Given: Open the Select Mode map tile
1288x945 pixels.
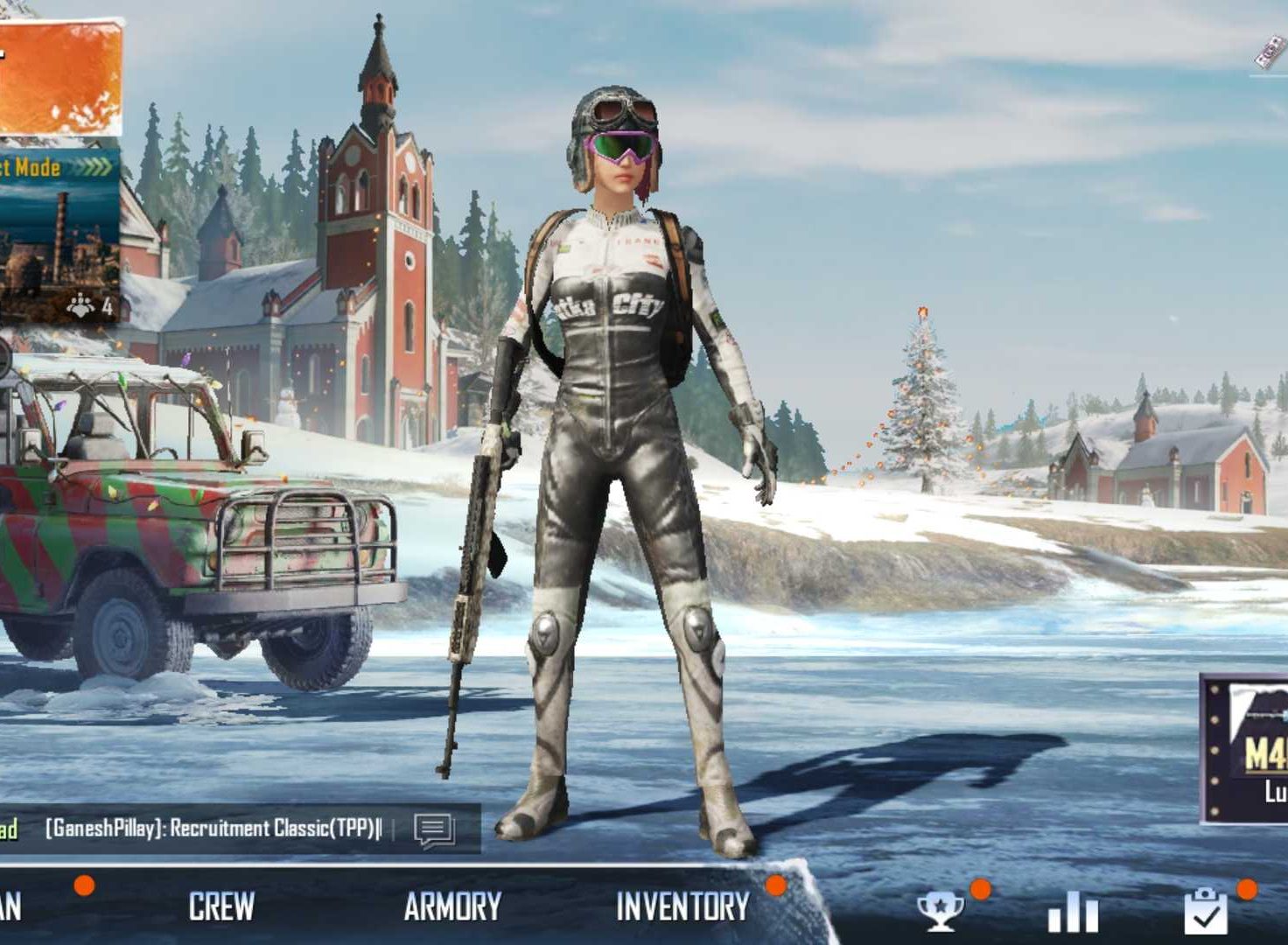Looking at the screenshot, I should click(58, 232).
